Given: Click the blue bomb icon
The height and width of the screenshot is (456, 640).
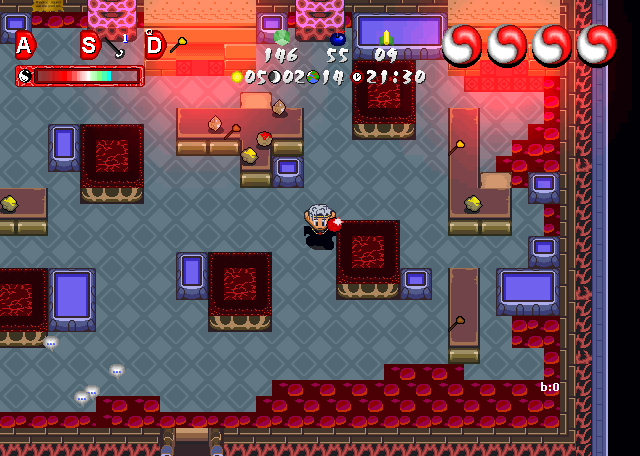Looking at the screenshot, I should [337, 38].
